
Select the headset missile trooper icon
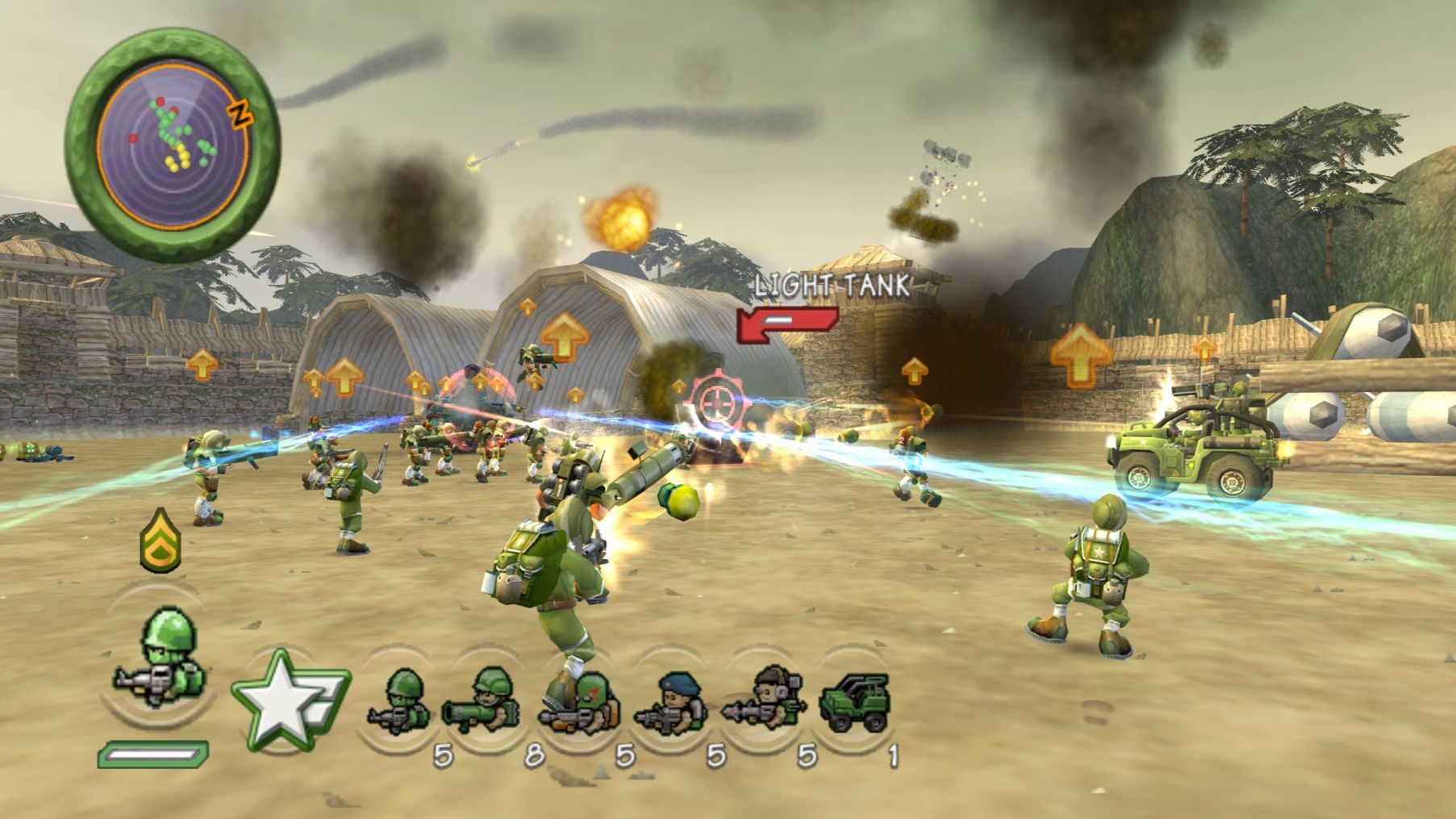pos(763,703)
